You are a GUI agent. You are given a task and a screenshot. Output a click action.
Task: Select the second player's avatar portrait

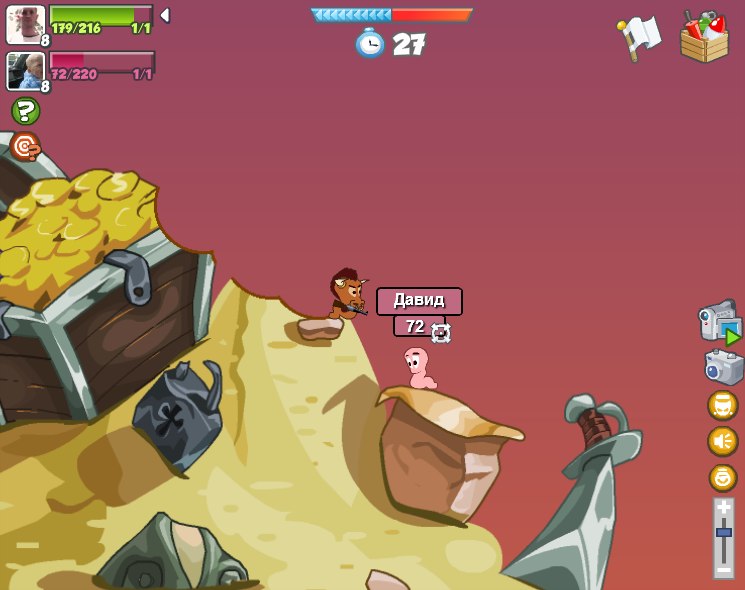24,71
